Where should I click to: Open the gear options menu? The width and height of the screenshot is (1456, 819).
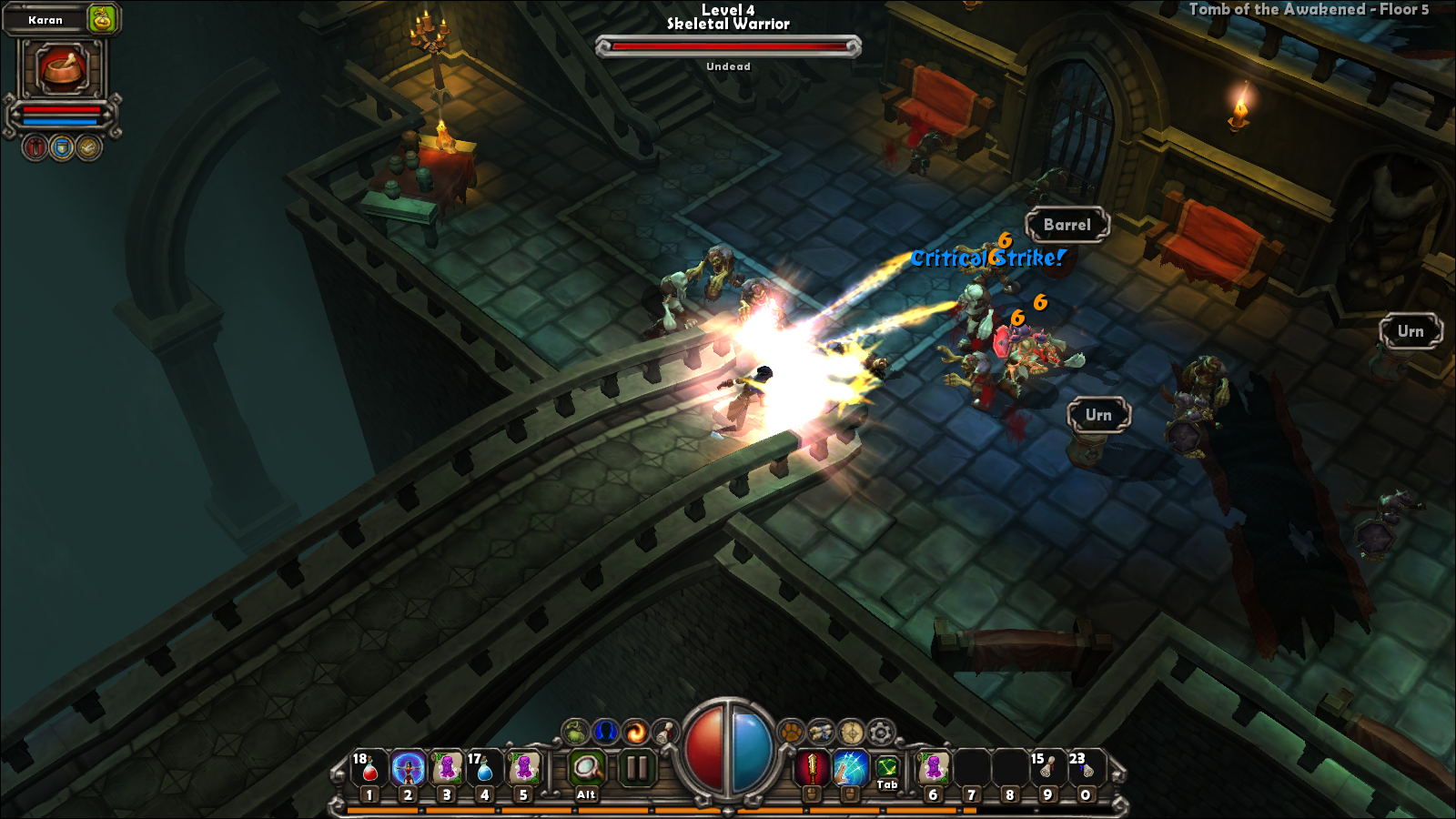pos(880,732)
